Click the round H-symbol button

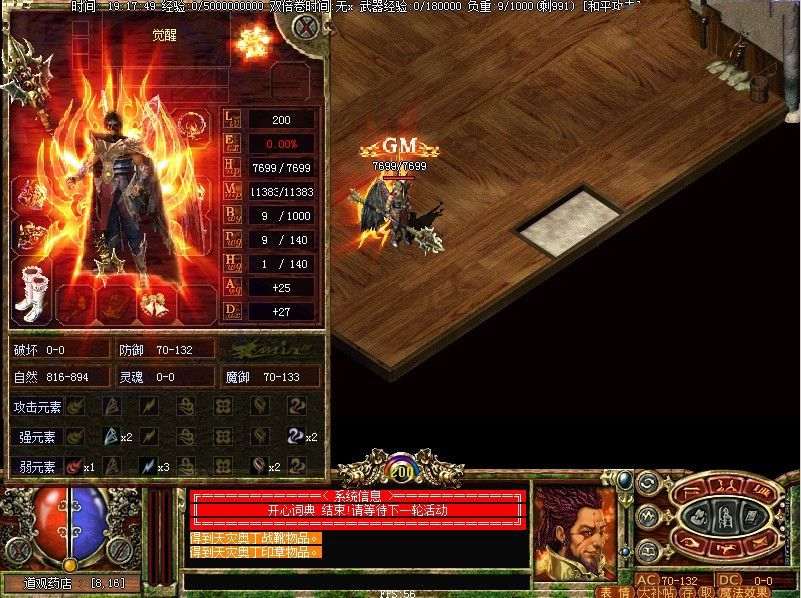point(646,549)
